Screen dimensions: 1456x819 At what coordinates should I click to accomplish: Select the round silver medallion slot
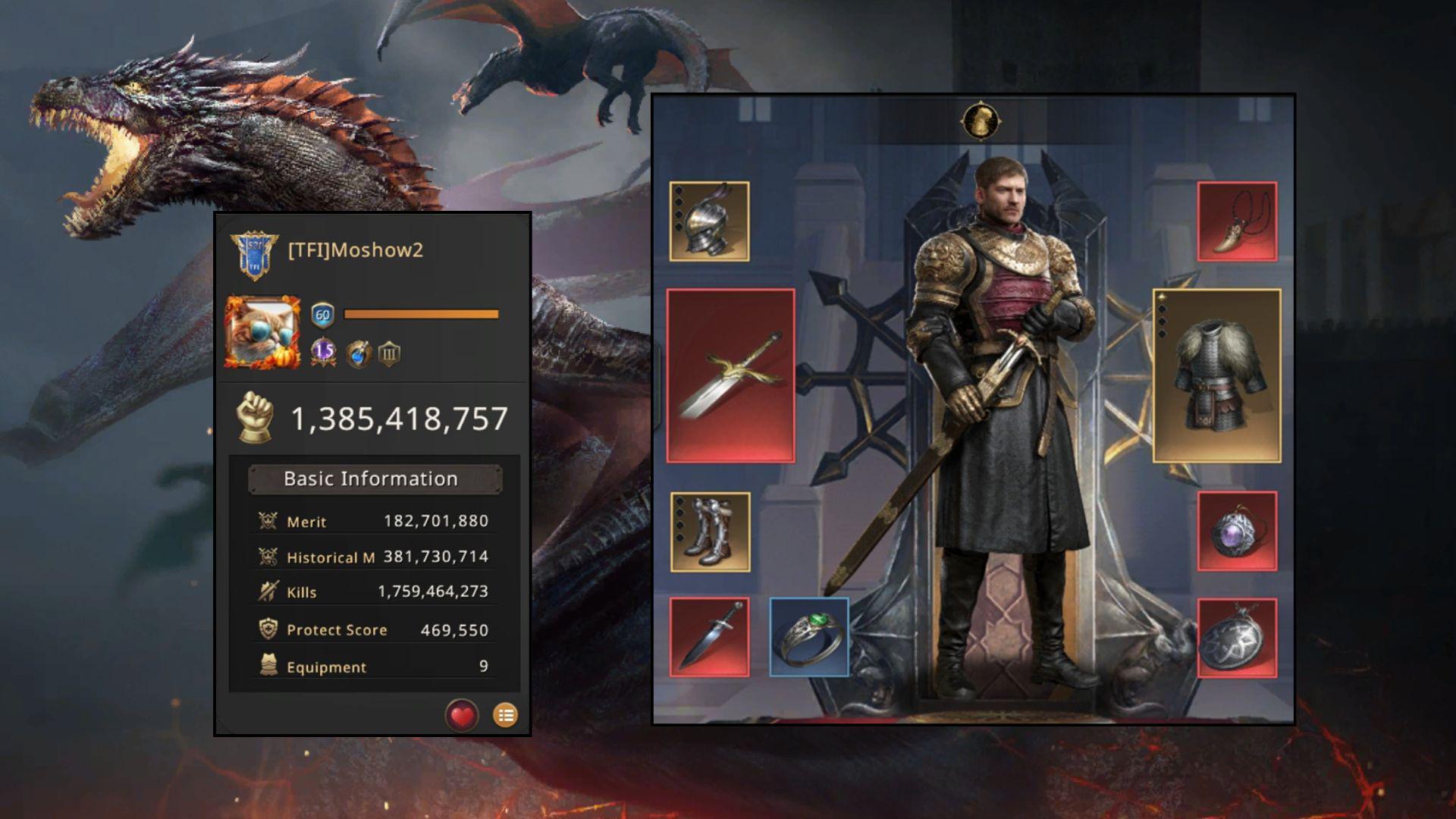pos(1237,637)
